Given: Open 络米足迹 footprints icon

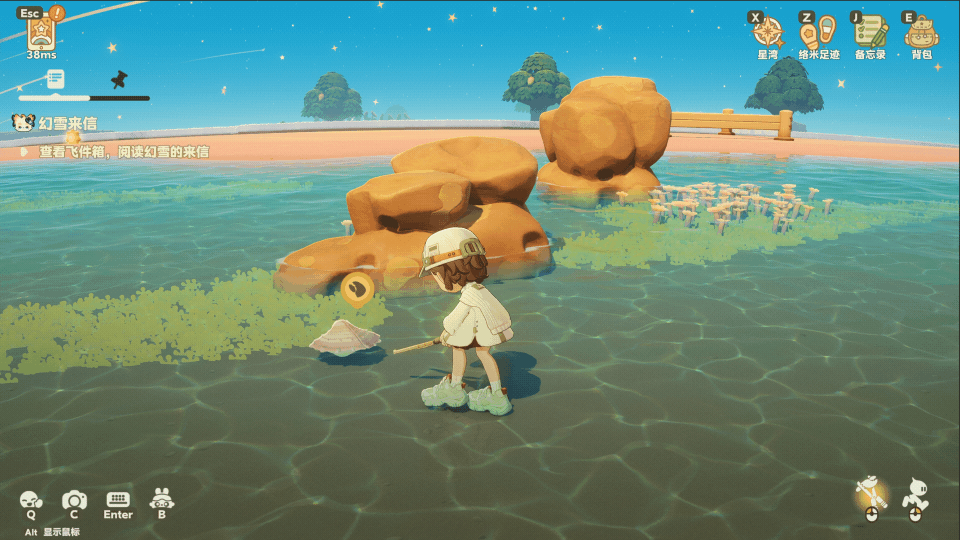Looking at the screenshot, I should (818, 32).
